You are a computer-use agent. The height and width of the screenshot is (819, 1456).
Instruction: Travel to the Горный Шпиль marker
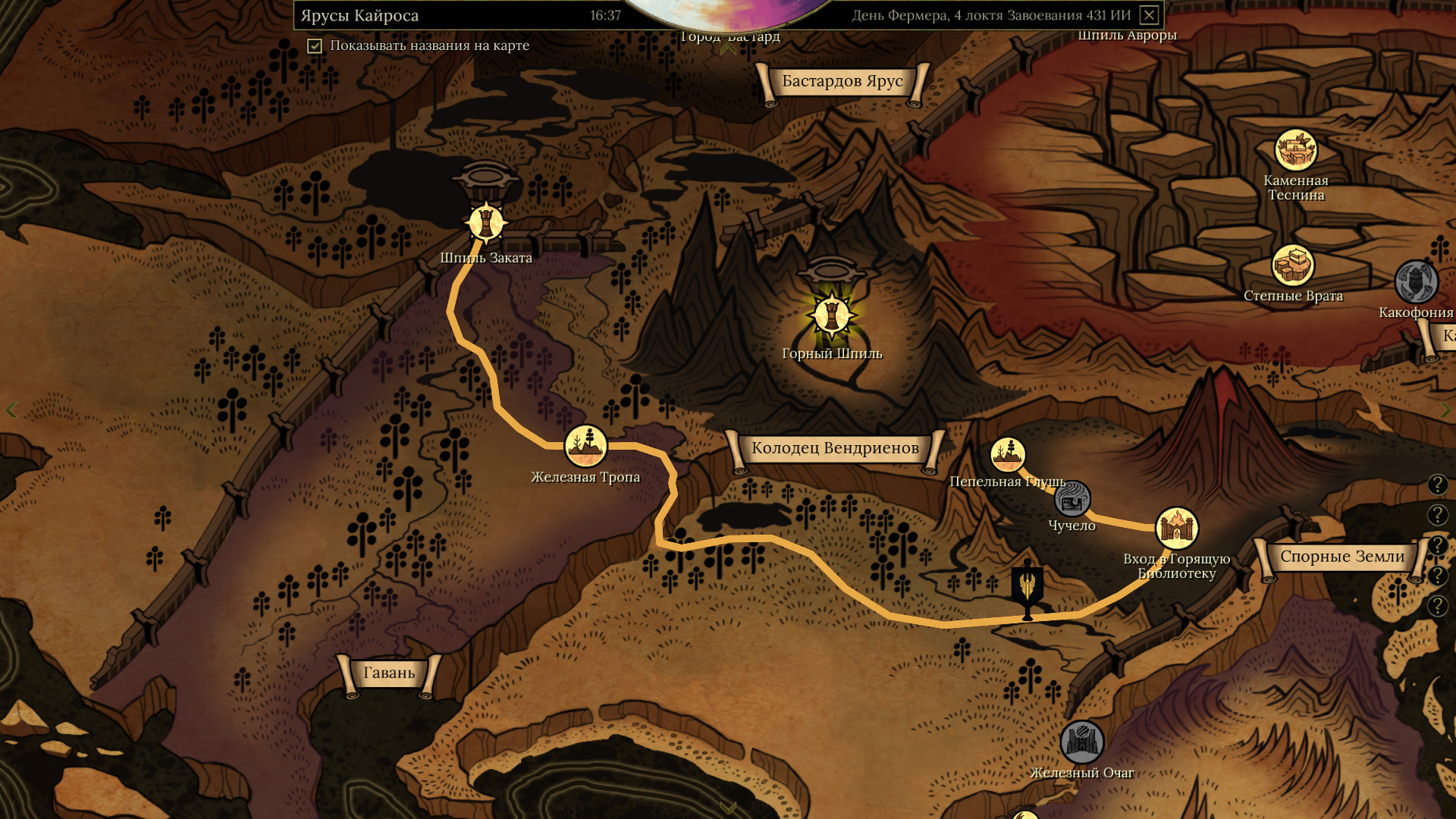[x=832, y=315]
